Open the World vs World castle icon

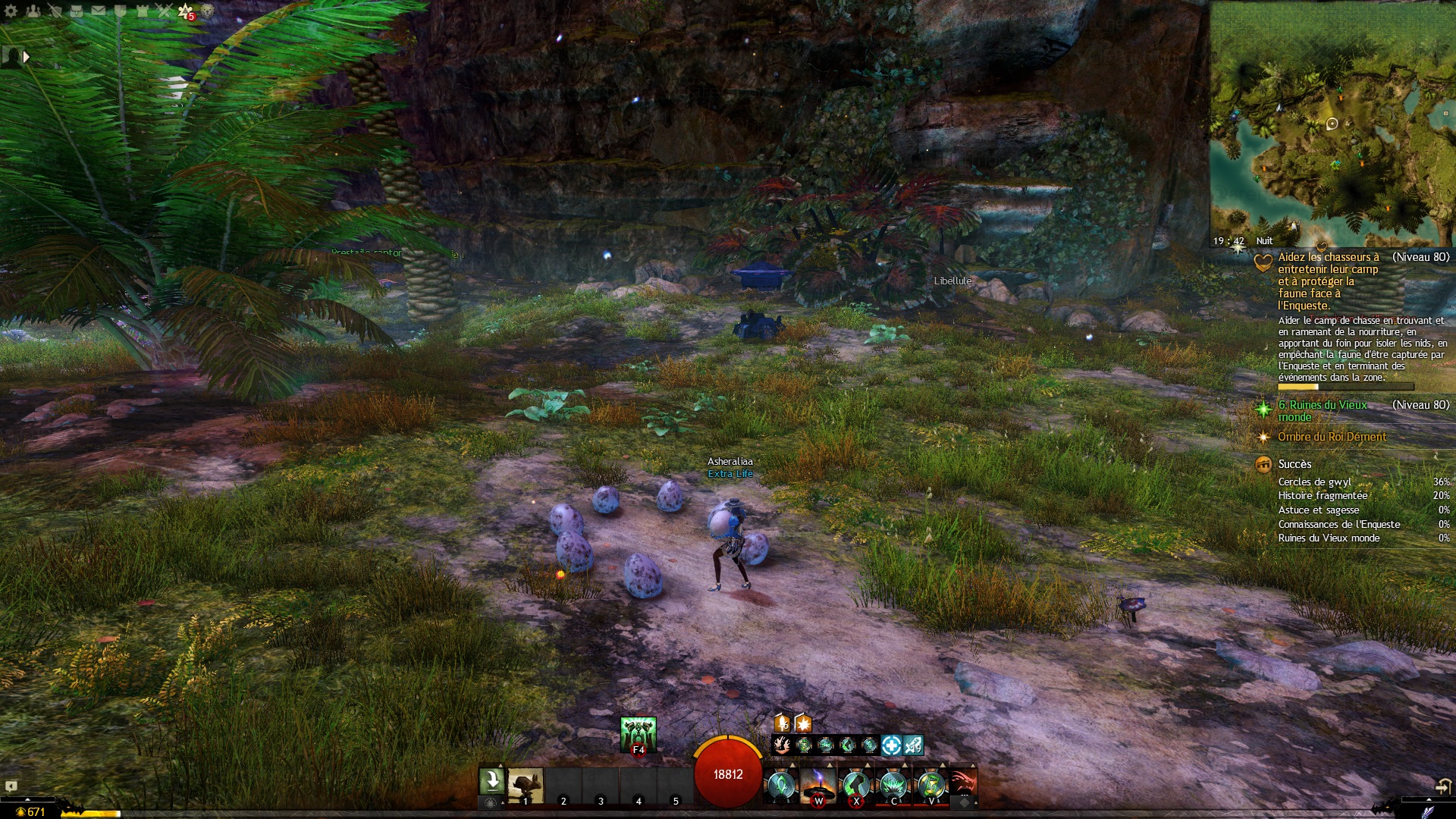tap(142, 11)
